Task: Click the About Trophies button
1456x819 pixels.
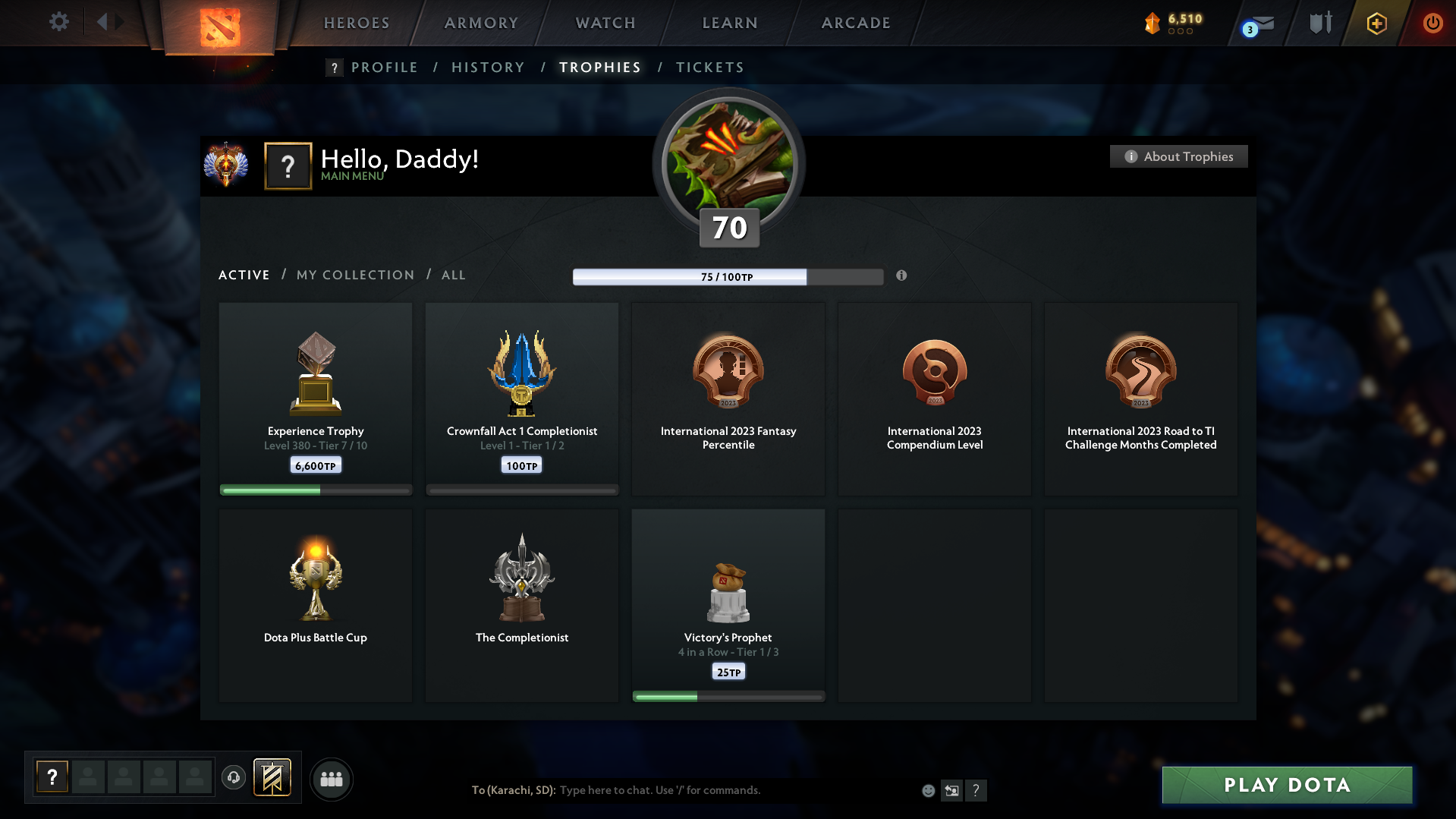Action: (1178, 156)
